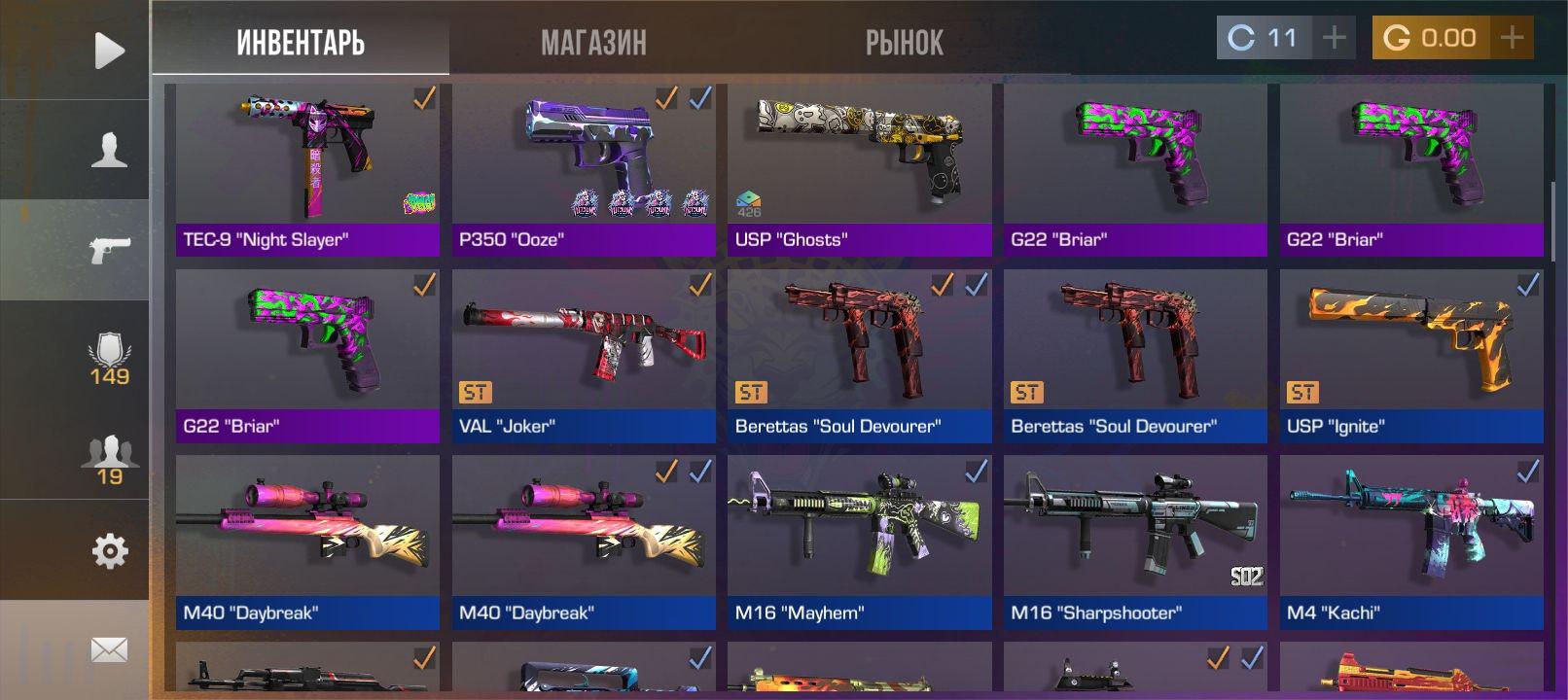Open the player profile icon
Viewport: 1568px width, 700px height.
pos(109,151)
